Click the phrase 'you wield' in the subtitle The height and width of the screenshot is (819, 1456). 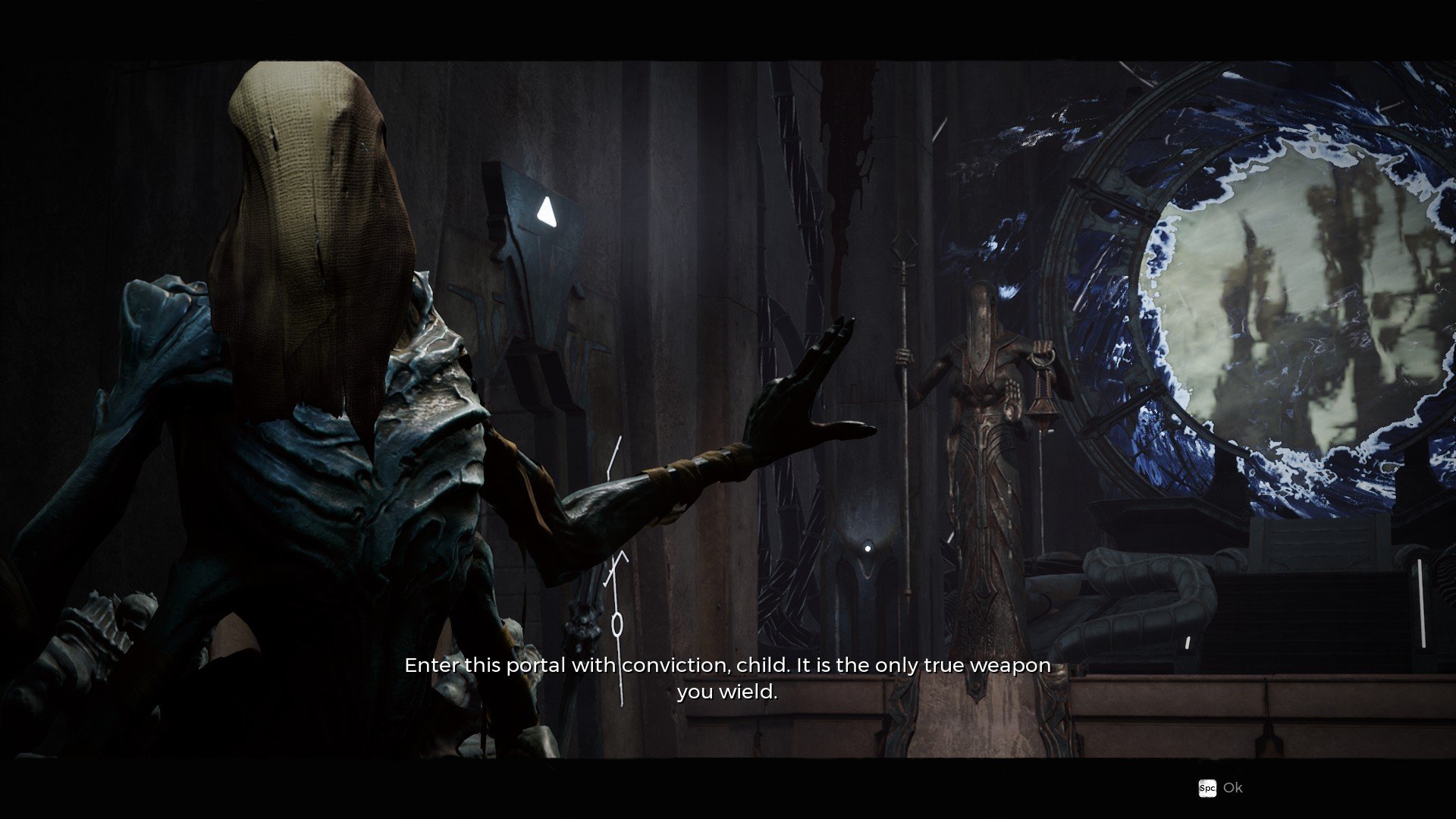[x=727, y=692]
